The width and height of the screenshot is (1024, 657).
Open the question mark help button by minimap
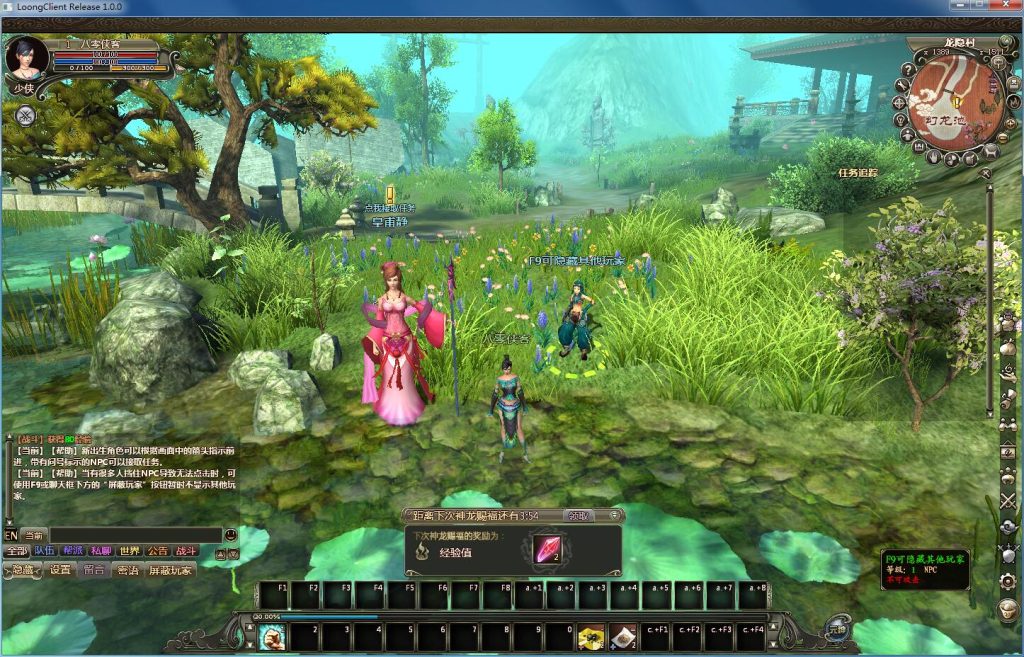(x=908, y=69)
